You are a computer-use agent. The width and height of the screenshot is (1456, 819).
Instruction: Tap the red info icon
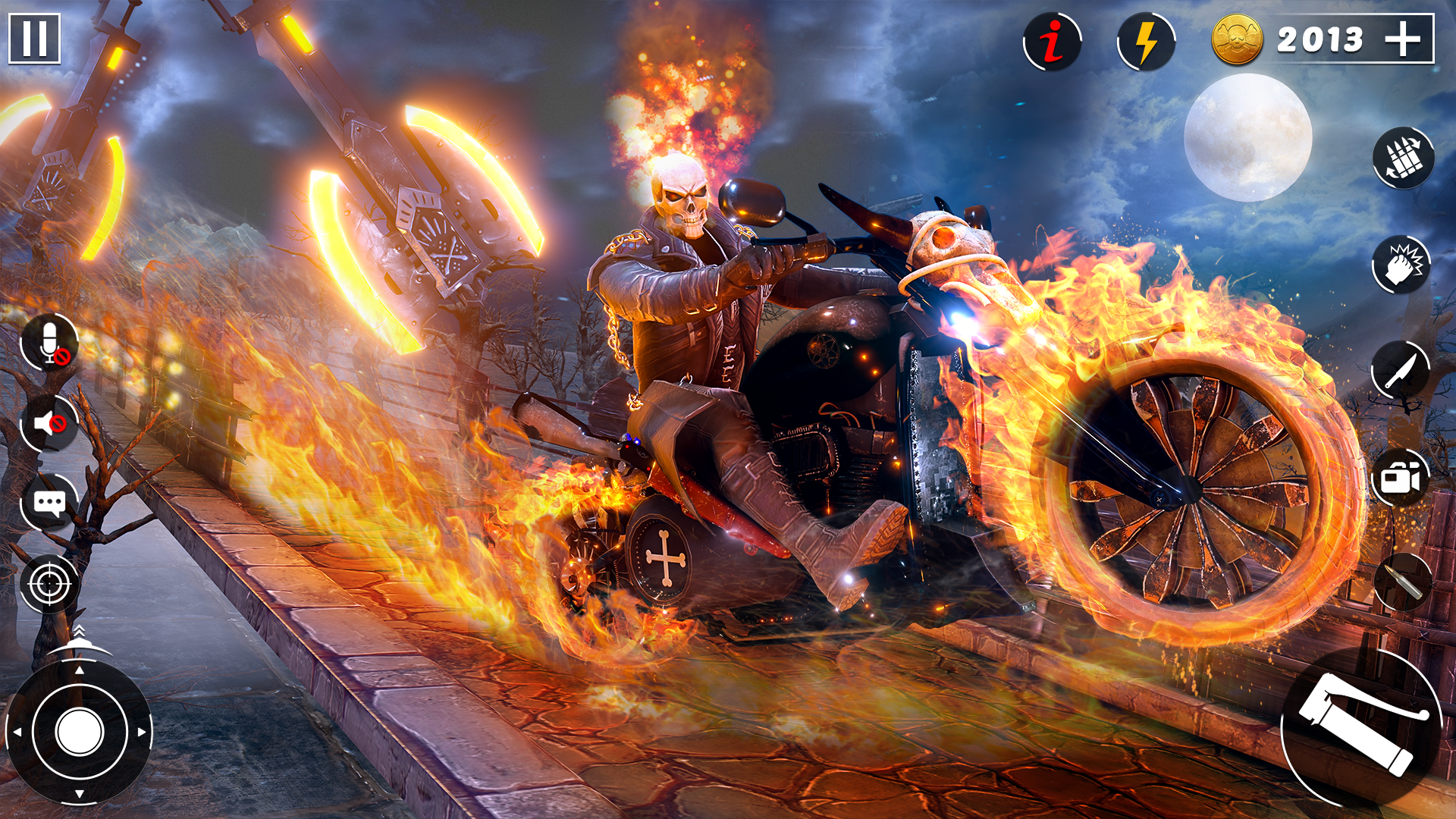(1052, 42)
